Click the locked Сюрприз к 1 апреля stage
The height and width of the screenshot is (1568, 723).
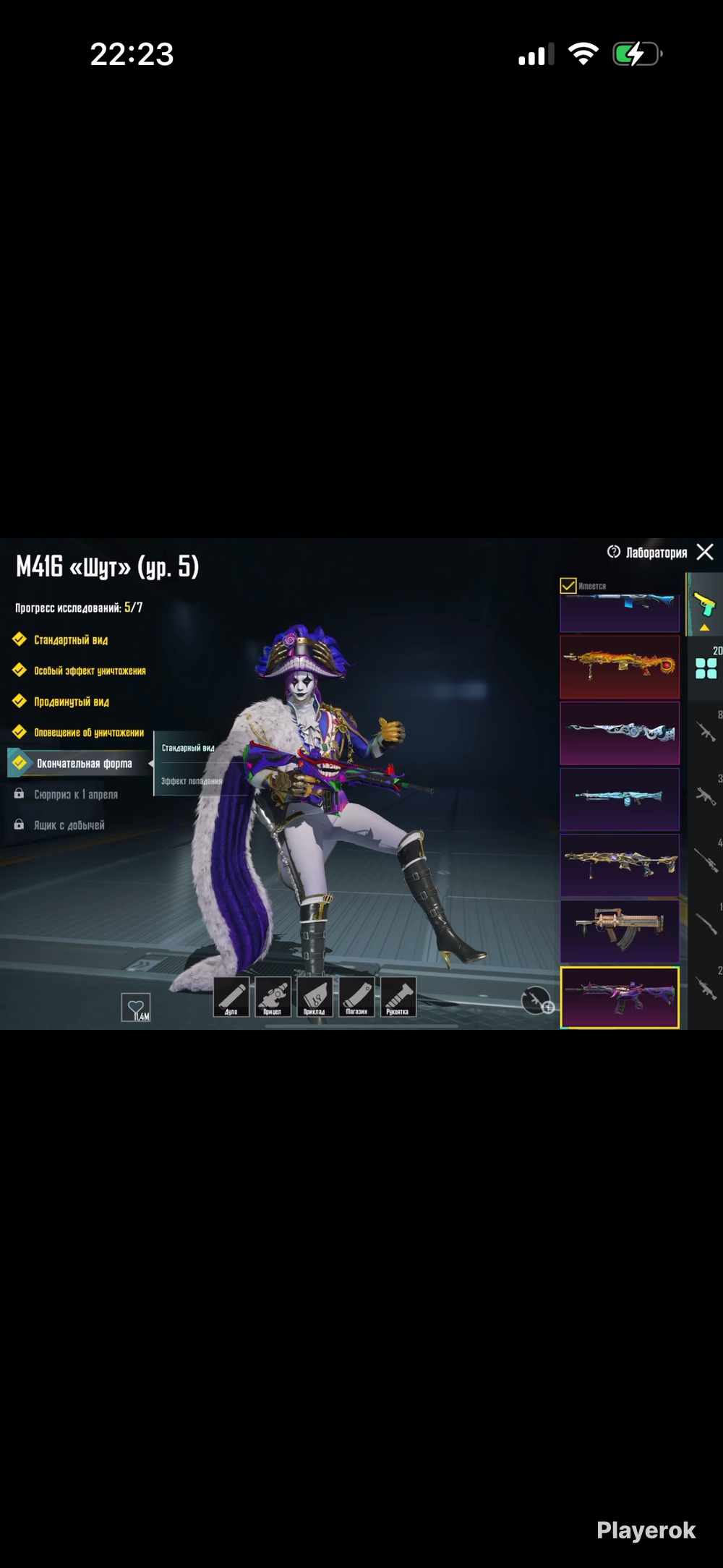pyautogui.click(x=75, y=795)
